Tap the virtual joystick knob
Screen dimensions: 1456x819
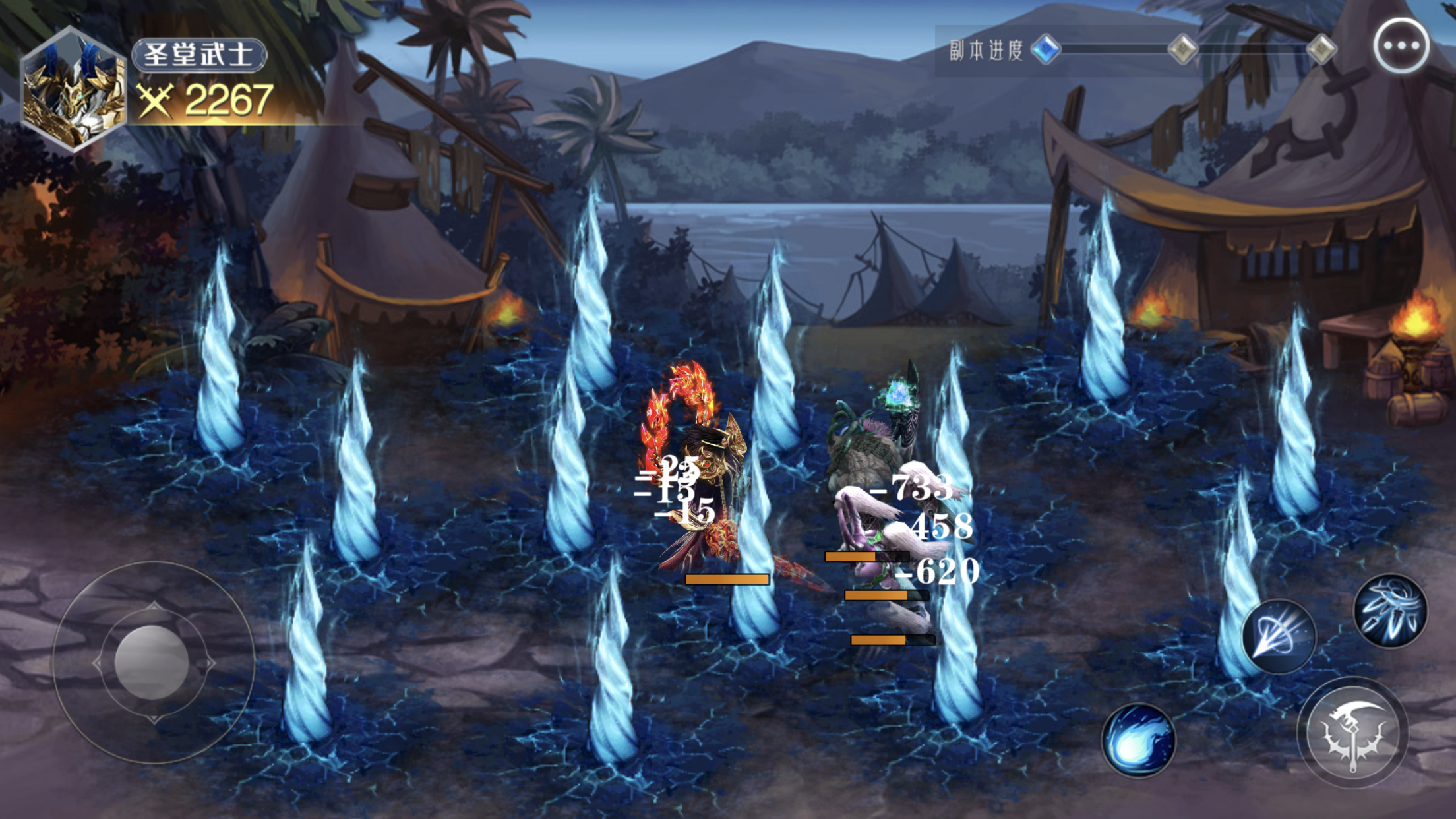click(x=152, y=662)
